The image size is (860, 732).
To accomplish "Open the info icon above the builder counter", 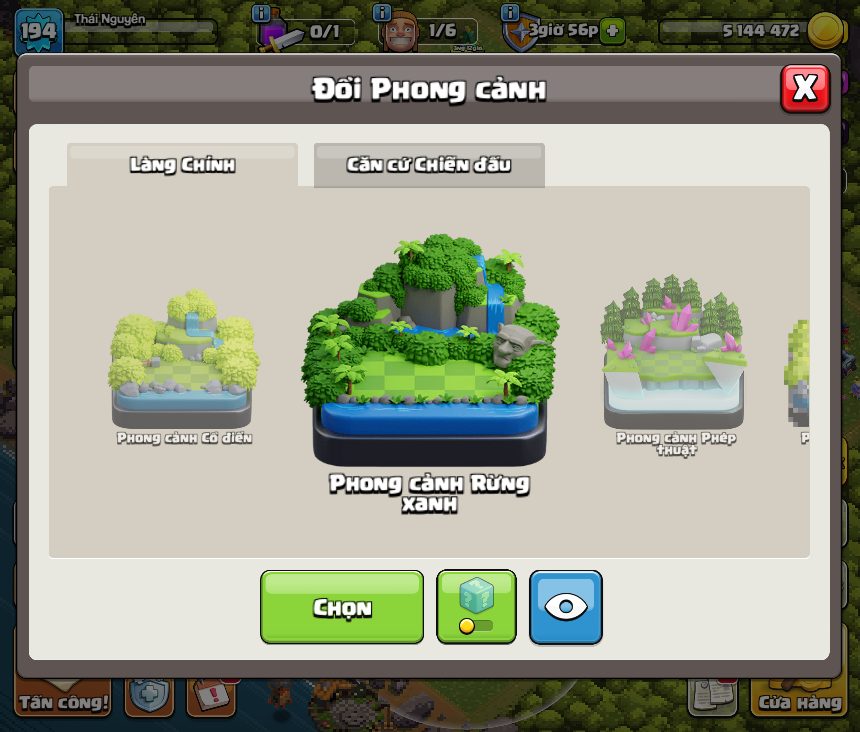I will tap(382, 13).
